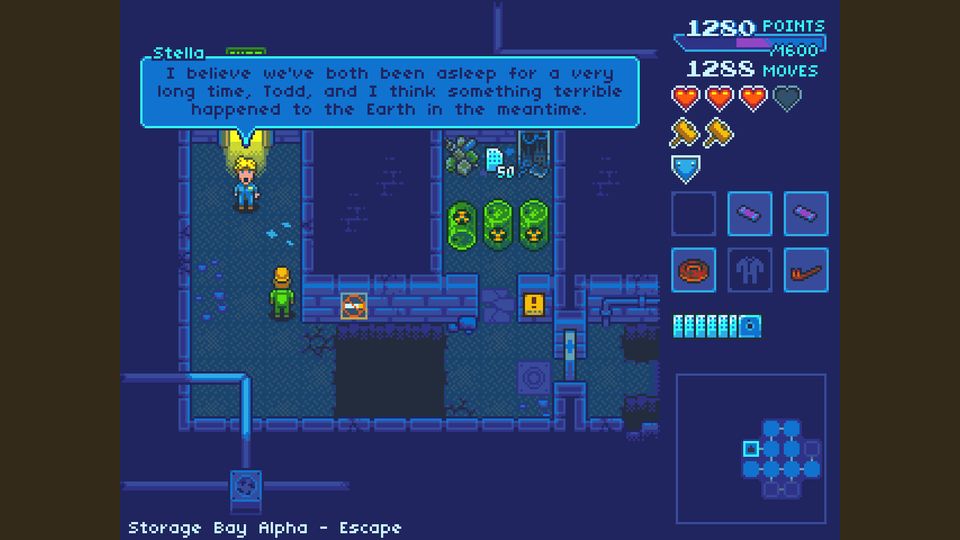This screenshot has height=540, width=960.
Task: Click the blue shield armor icon
Action: [x=685, y=169]
